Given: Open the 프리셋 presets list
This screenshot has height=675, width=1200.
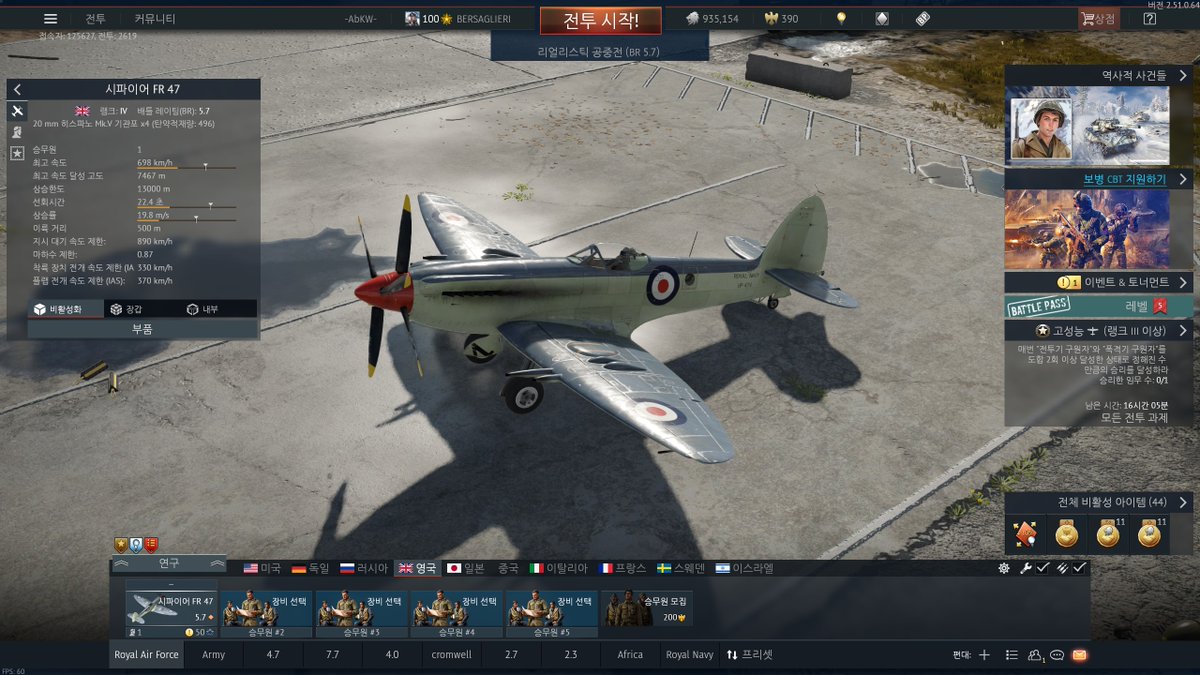Looking at the screenshot, I should click(x=749, y=655).
